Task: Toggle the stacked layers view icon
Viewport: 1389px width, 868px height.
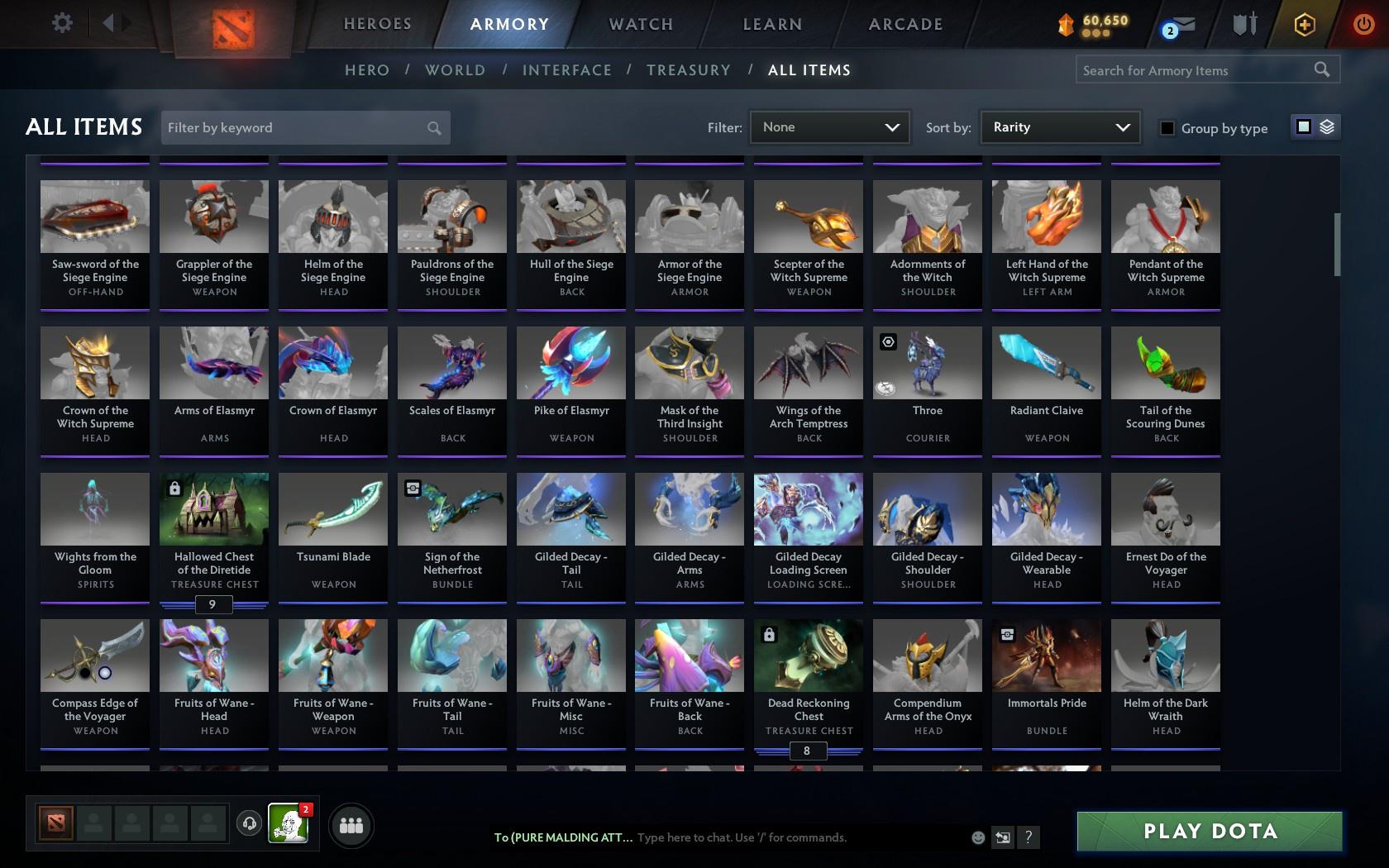Action: [1328, 127]
